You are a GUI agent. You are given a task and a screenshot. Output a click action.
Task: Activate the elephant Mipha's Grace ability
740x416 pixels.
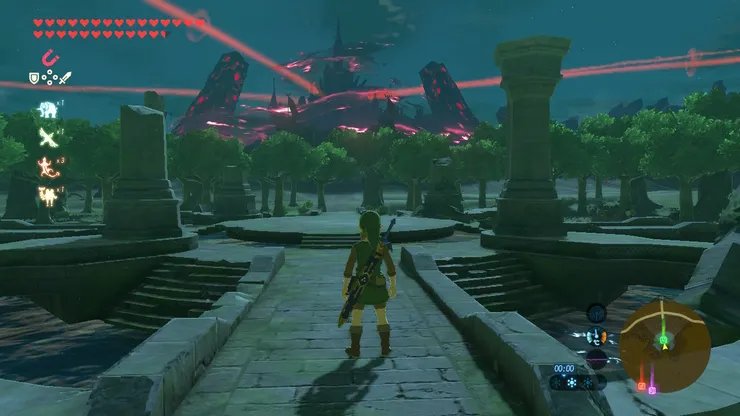[x=47, y=110]
